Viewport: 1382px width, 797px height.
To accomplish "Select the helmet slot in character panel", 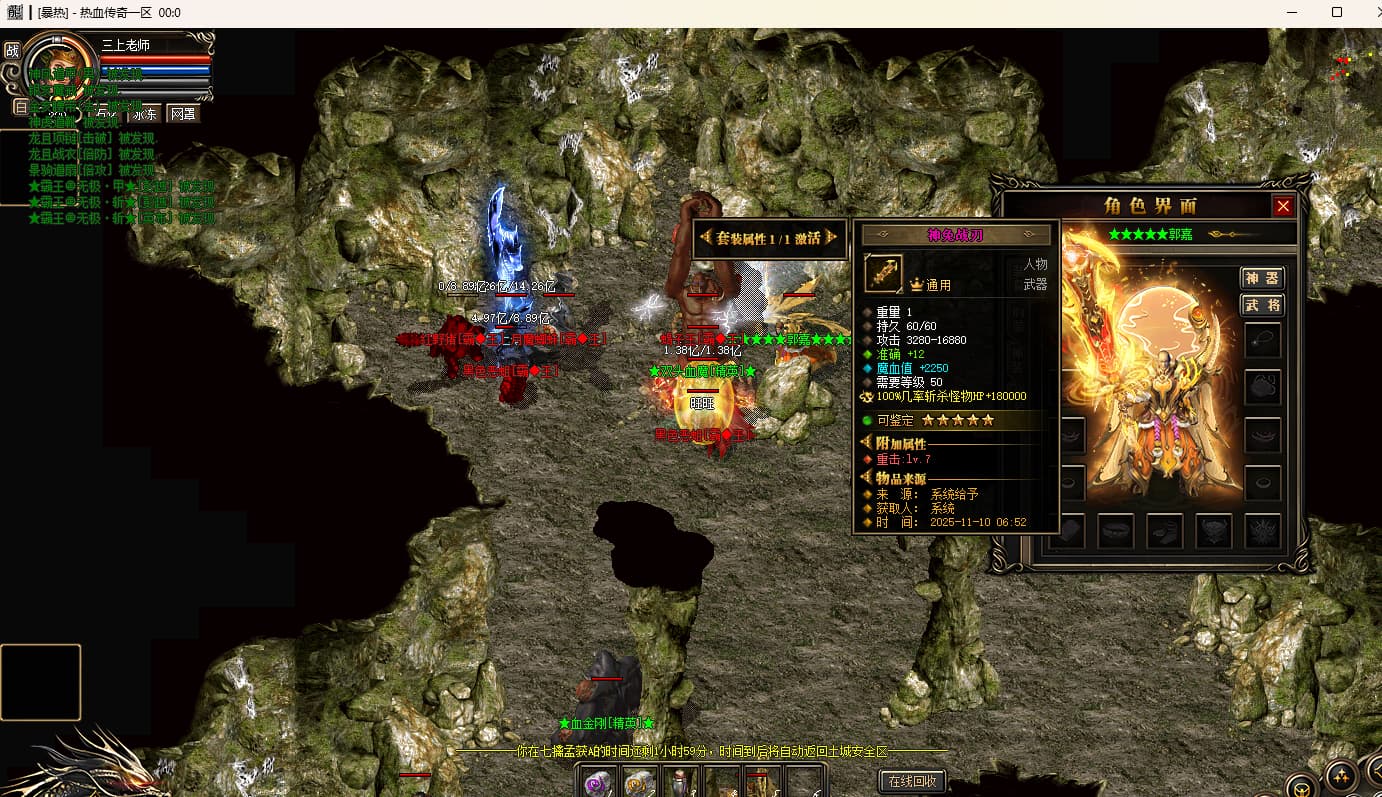I will click(1263, 387).
